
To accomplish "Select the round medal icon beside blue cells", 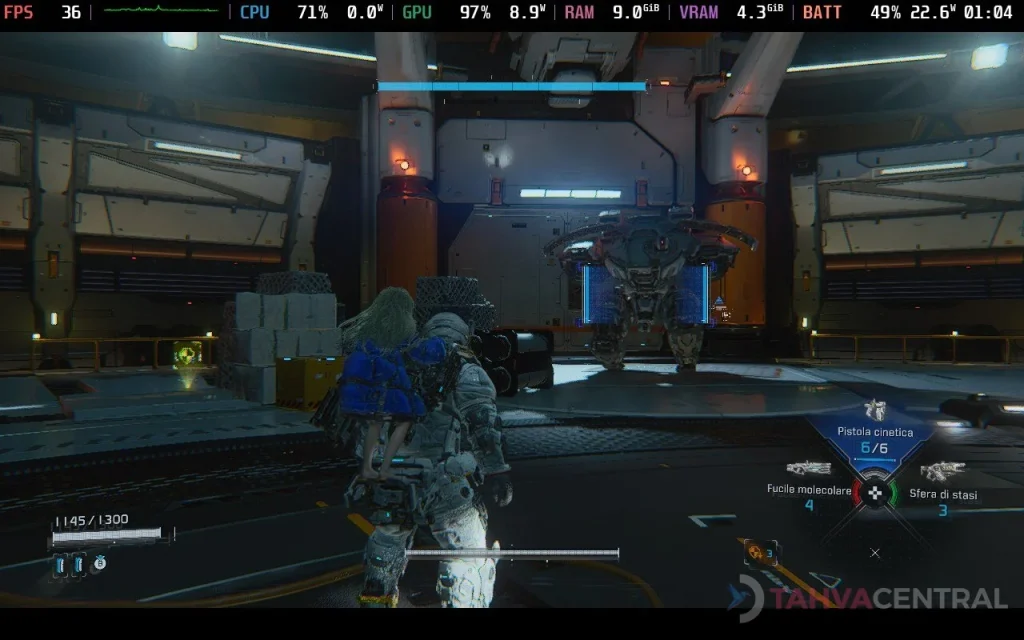I will [x=100, y=564].
